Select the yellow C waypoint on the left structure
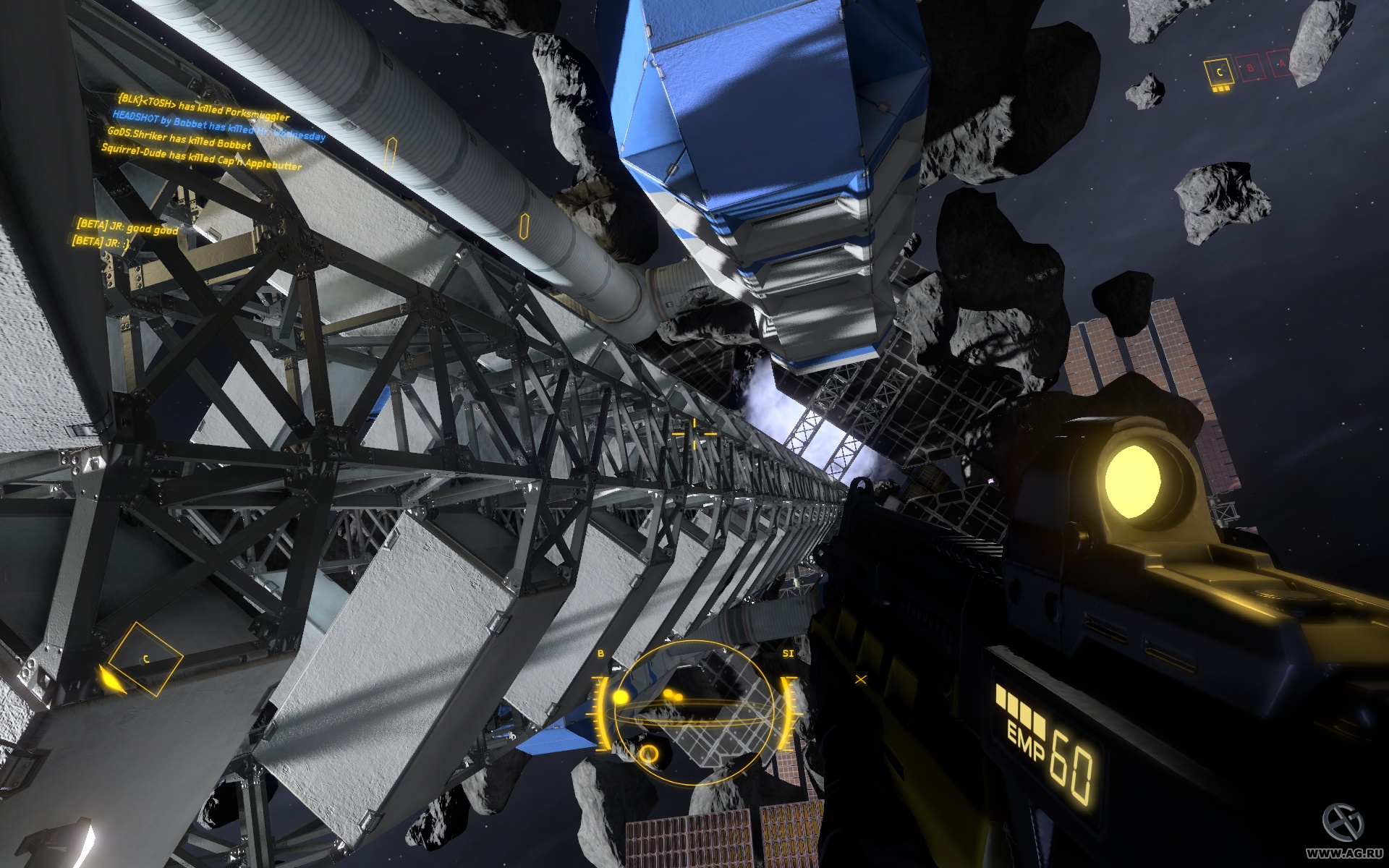The image size is (1389, 868). coord(145,658)
